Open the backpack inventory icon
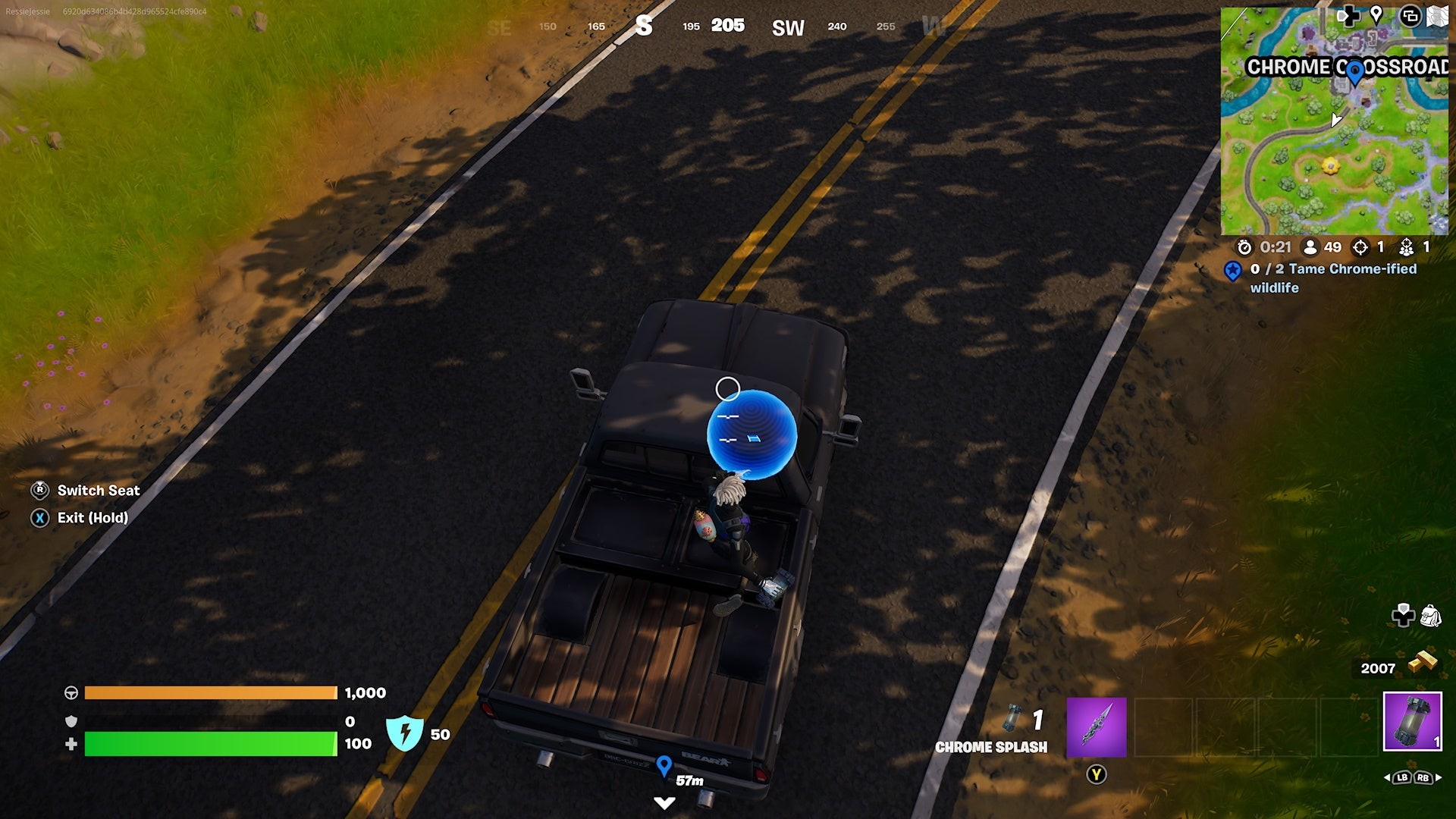This screenshot has width=1456, height=819. (1430, 615)
